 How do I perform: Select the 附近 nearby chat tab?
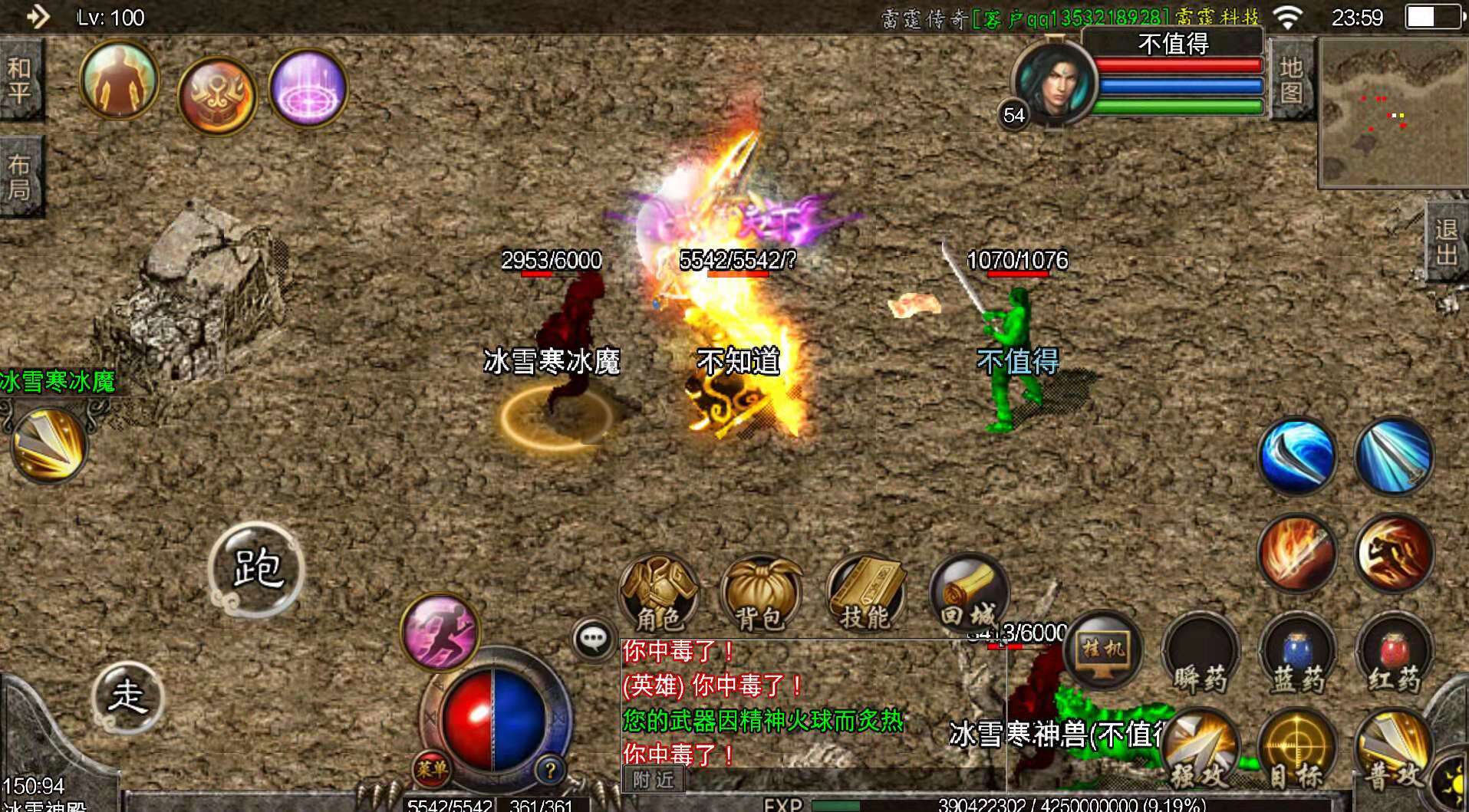pyautogui.click(x=653, y=780)
